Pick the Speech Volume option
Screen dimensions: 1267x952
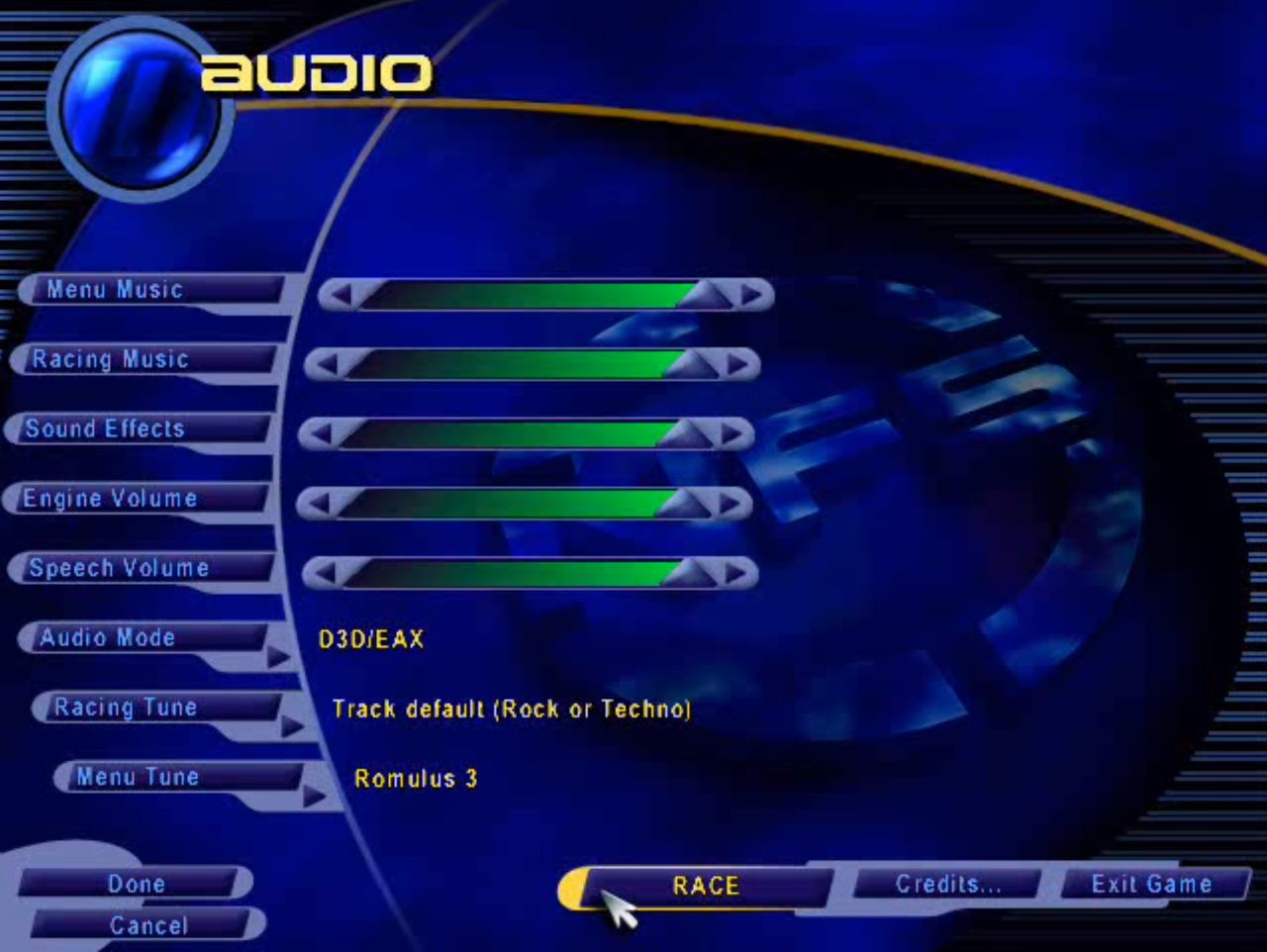pos(119,568)
